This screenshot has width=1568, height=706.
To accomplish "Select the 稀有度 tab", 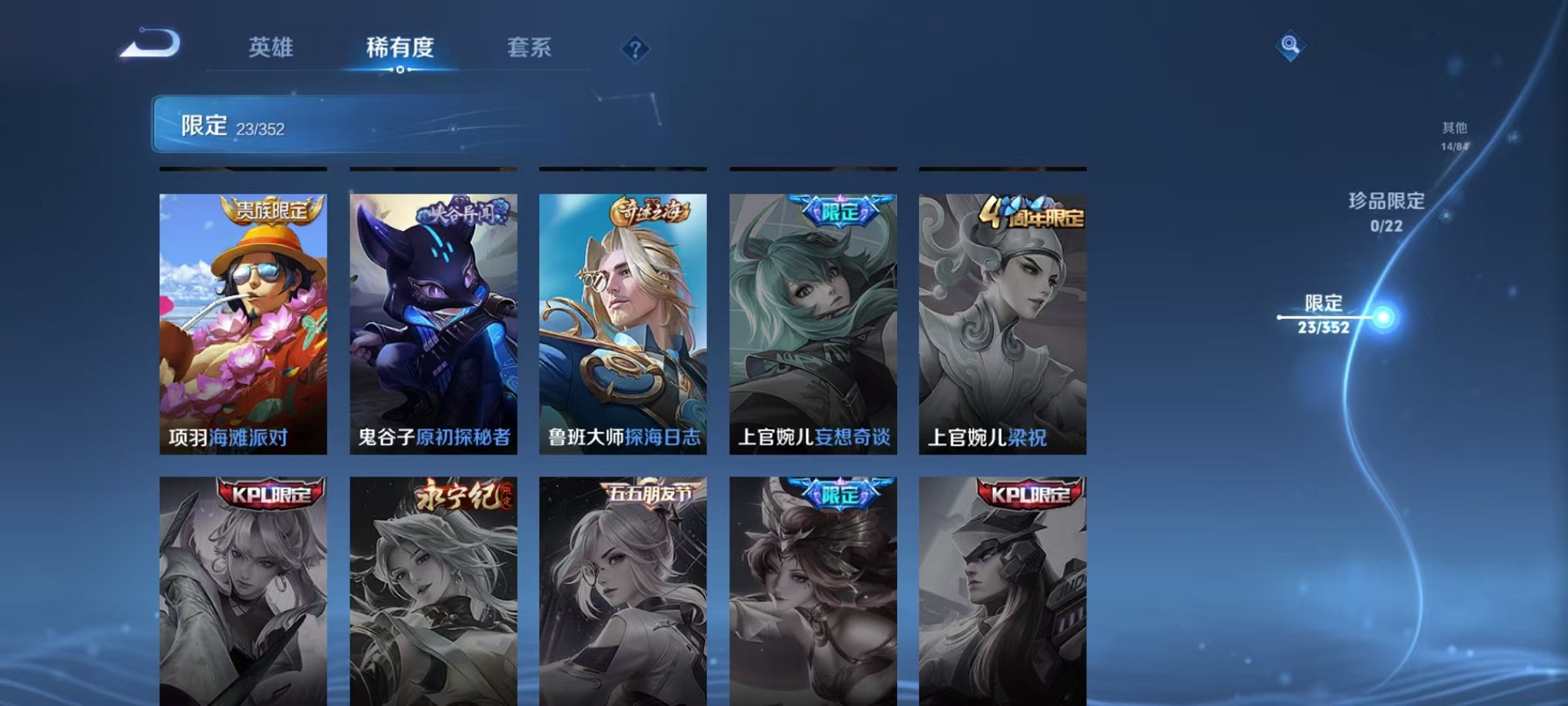I will (399, 48).
